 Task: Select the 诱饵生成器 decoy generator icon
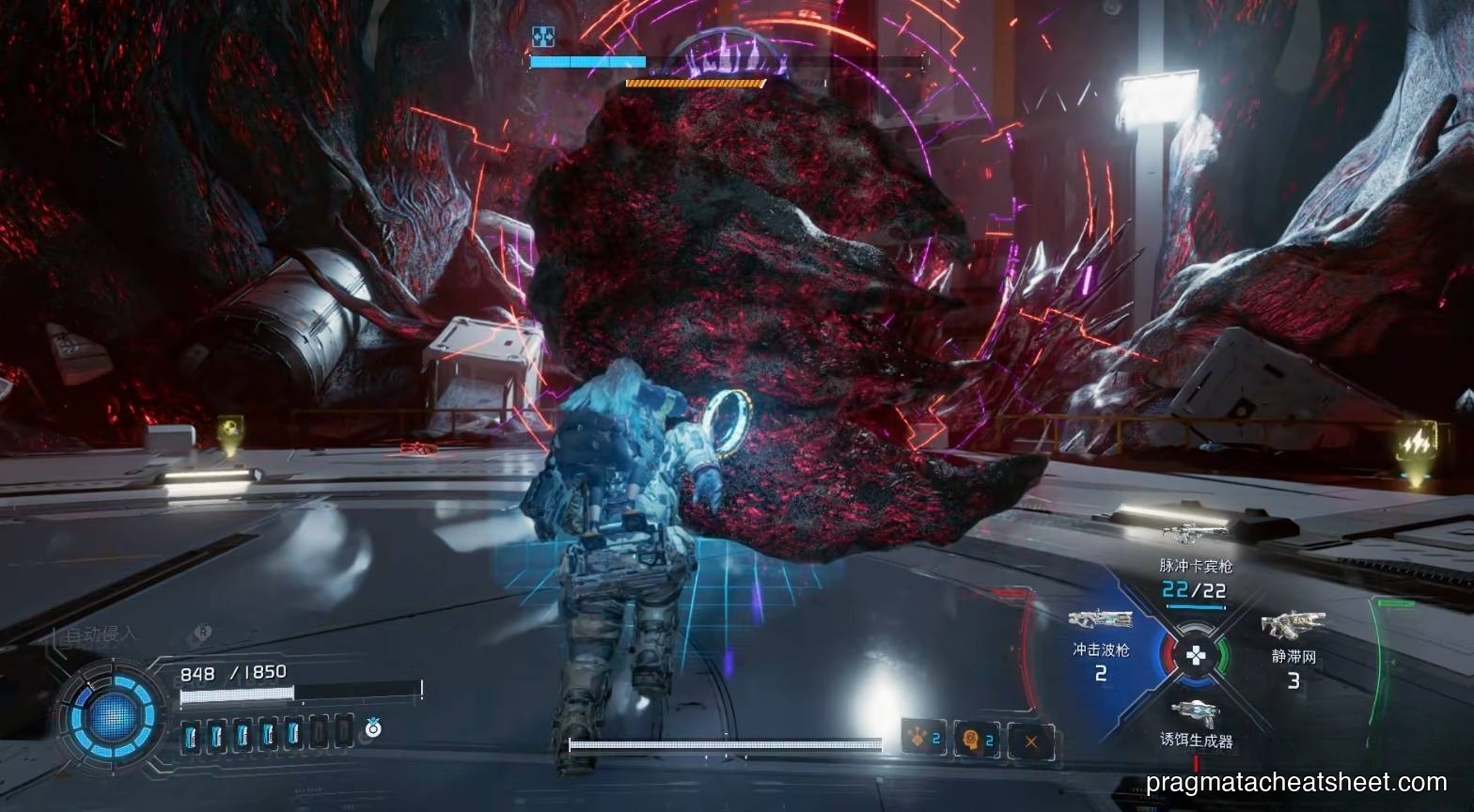pos(1196,710)
